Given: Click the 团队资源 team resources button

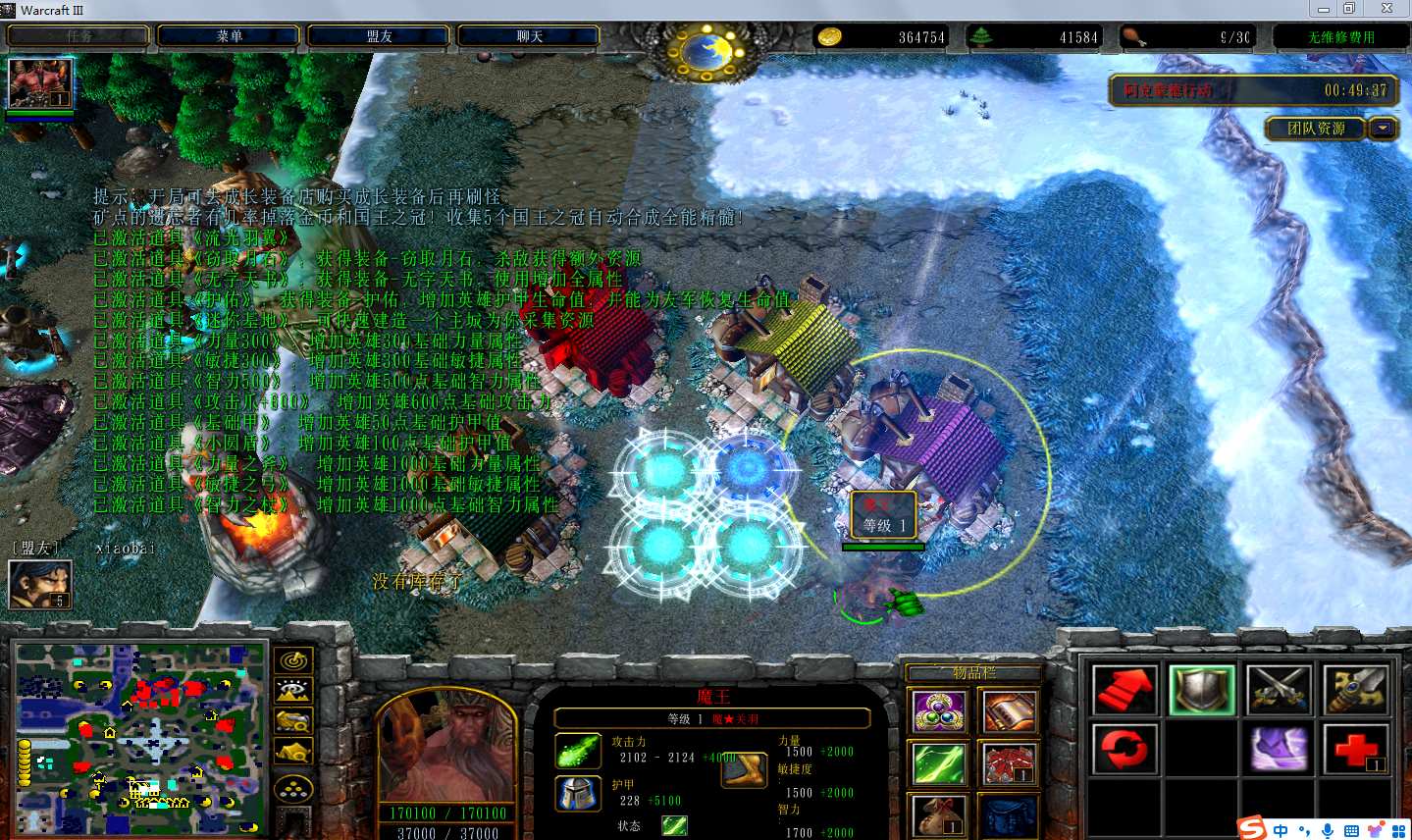Looking at the screenshot, I should [x=1316, y=129].
